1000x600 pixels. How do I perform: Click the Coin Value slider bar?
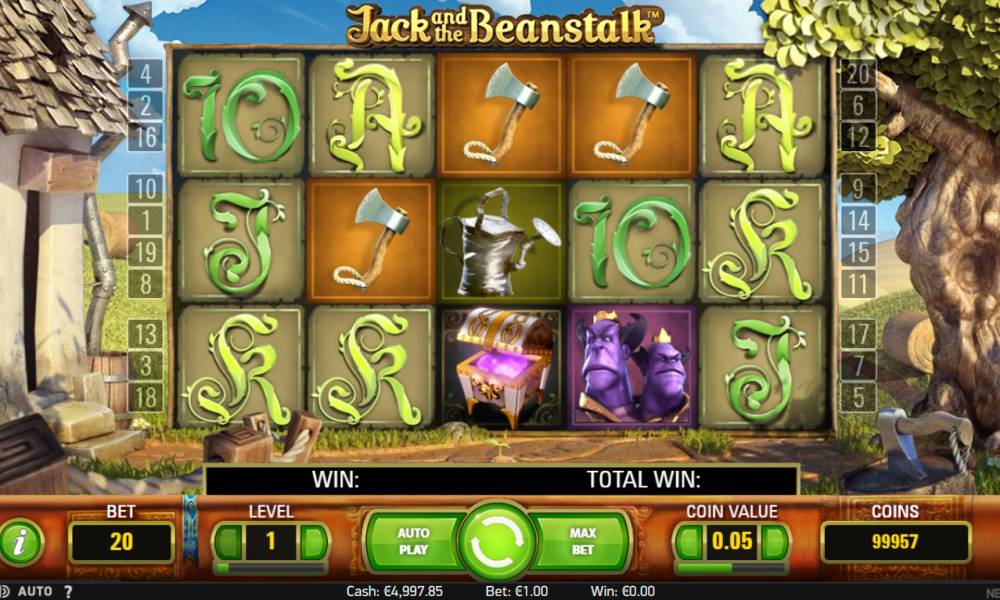pos(731,568)
